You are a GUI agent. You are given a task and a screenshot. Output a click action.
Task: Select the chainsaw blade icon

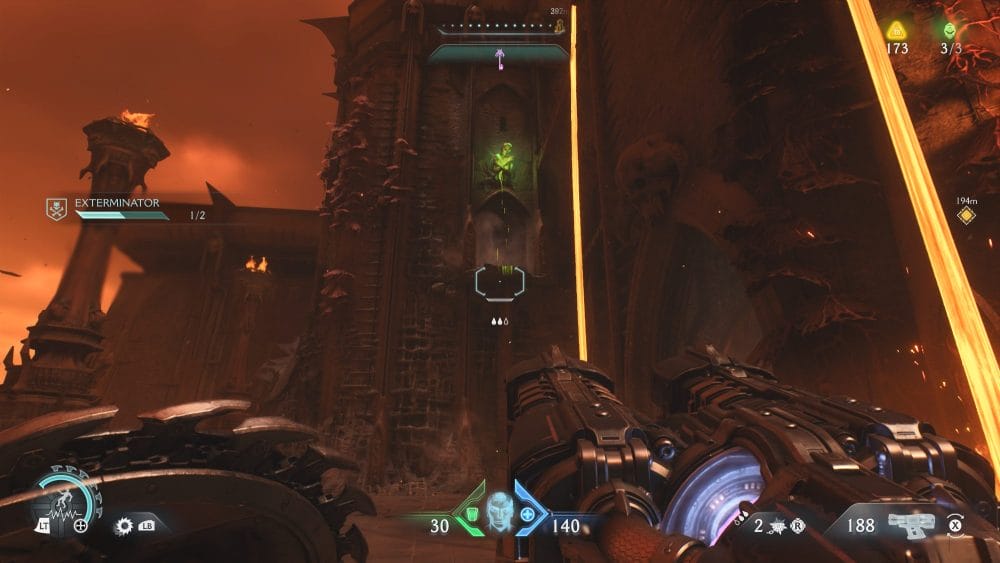tap(125, 525)
